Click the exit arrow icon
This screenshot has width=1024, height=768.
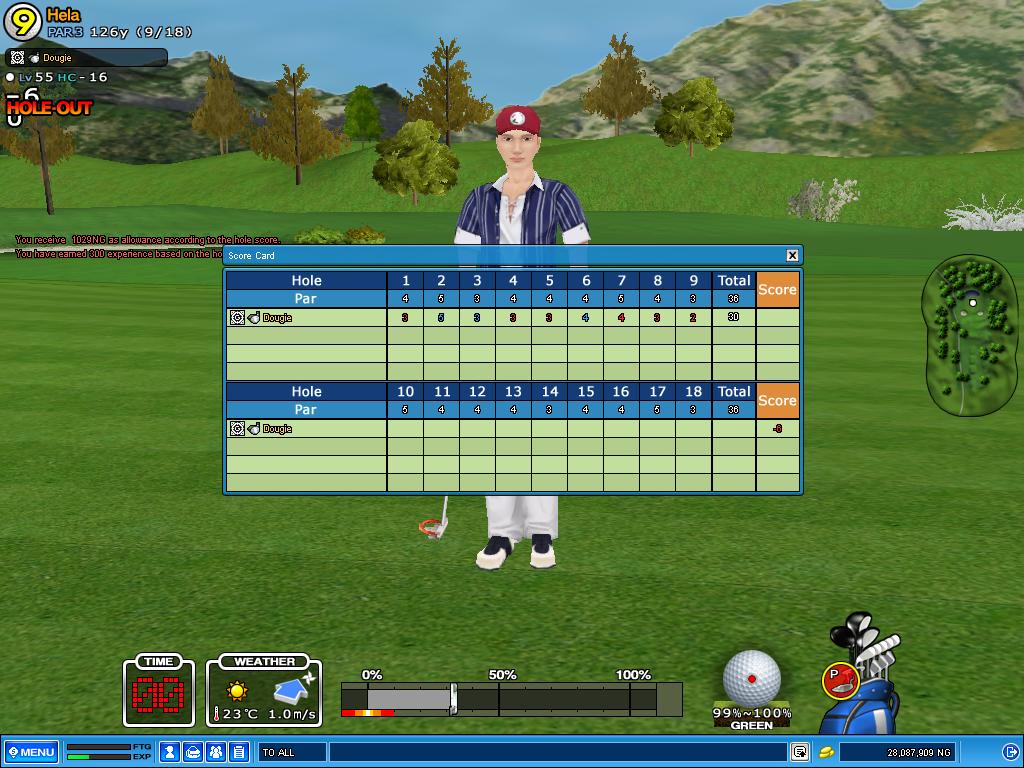[x=1010, y=752]
